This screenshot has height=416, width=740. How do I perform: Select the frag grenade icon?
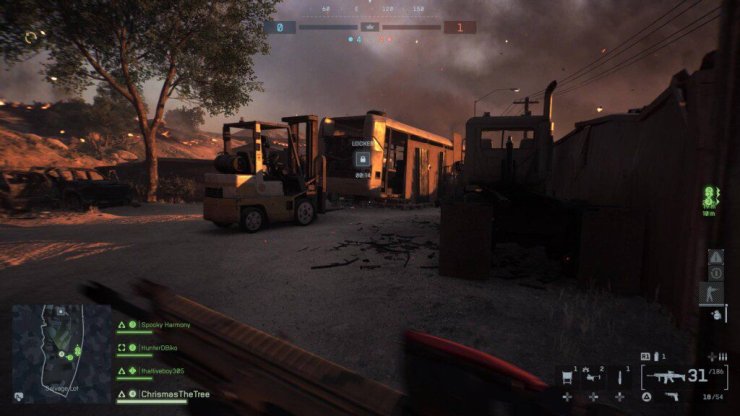pyautogui.click(x=716, y=315)
